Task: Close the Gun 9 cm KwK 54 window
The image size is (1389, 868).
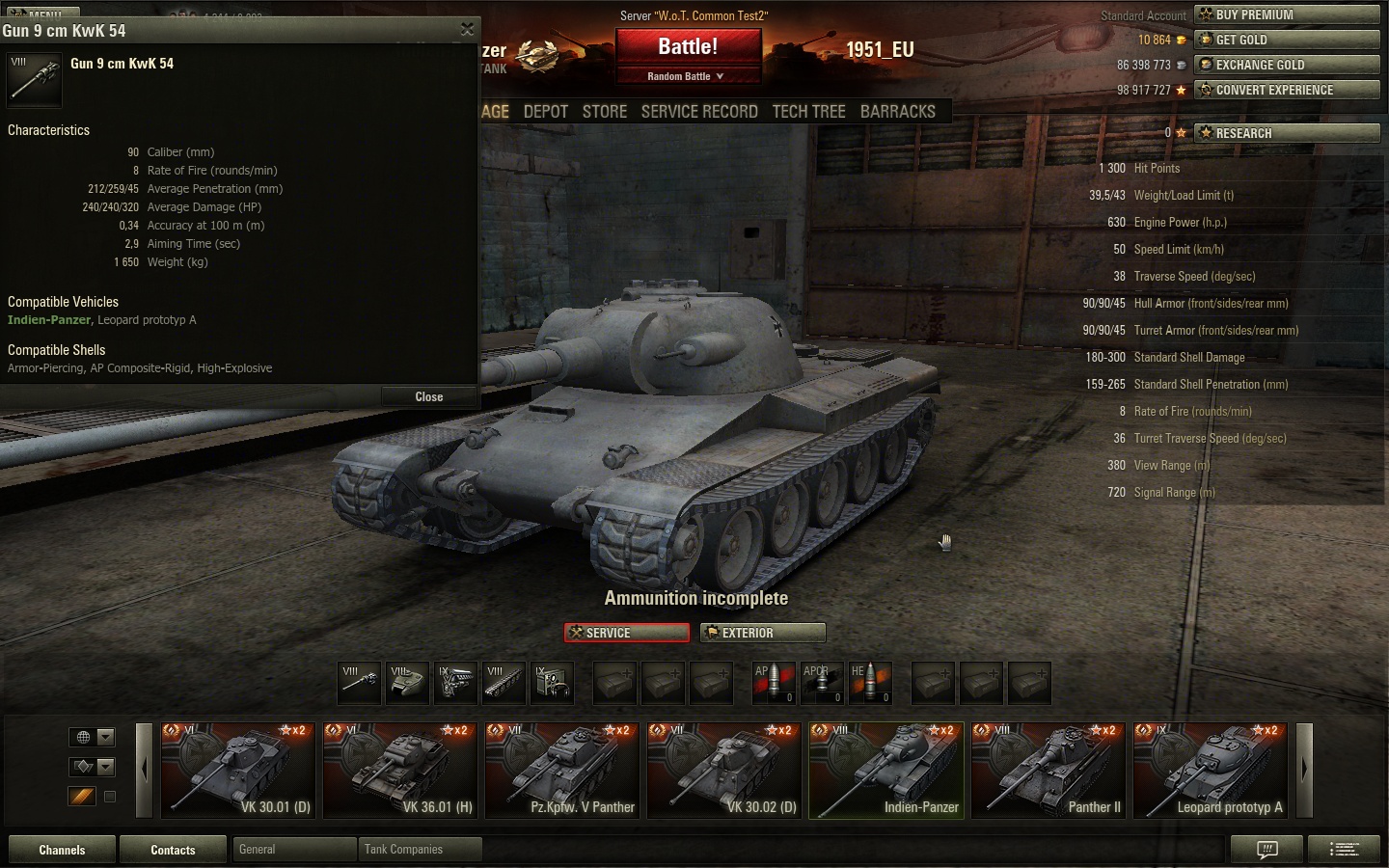Action: [x=467, y=30]
